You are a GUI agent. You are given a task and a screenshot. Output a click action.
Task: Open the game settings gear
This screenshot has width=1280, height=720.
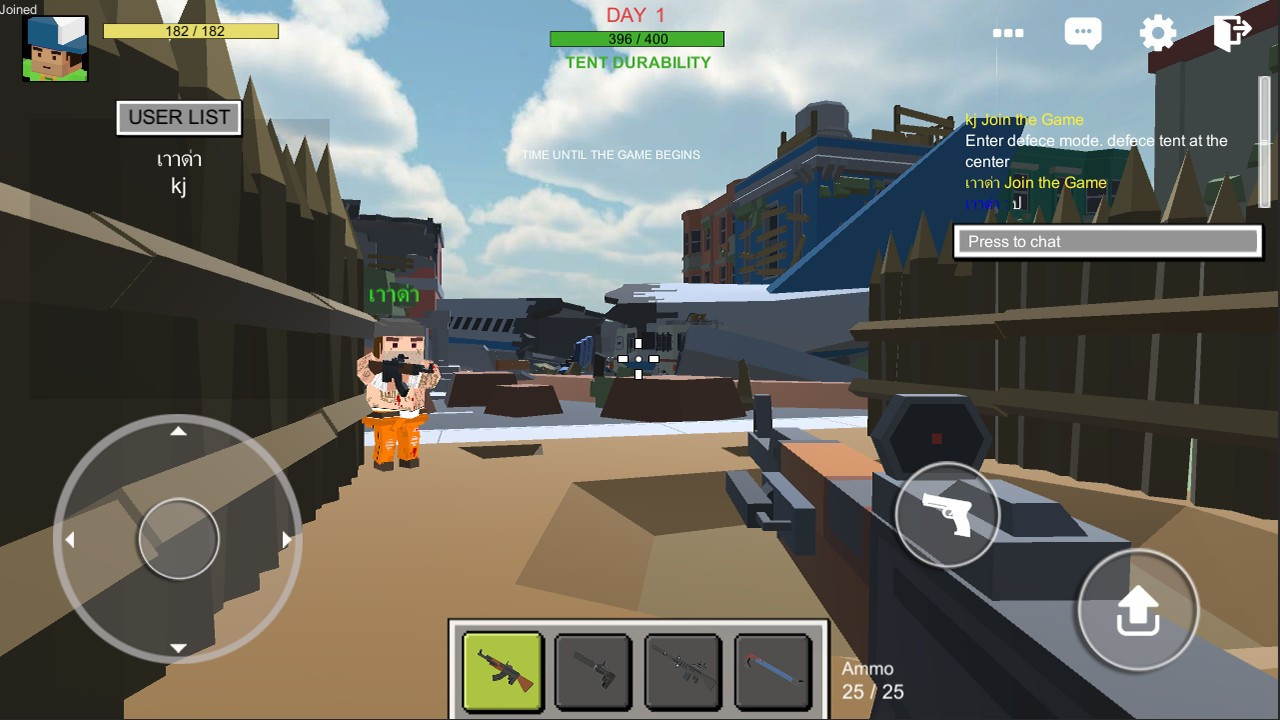(x=1157, y=33)
